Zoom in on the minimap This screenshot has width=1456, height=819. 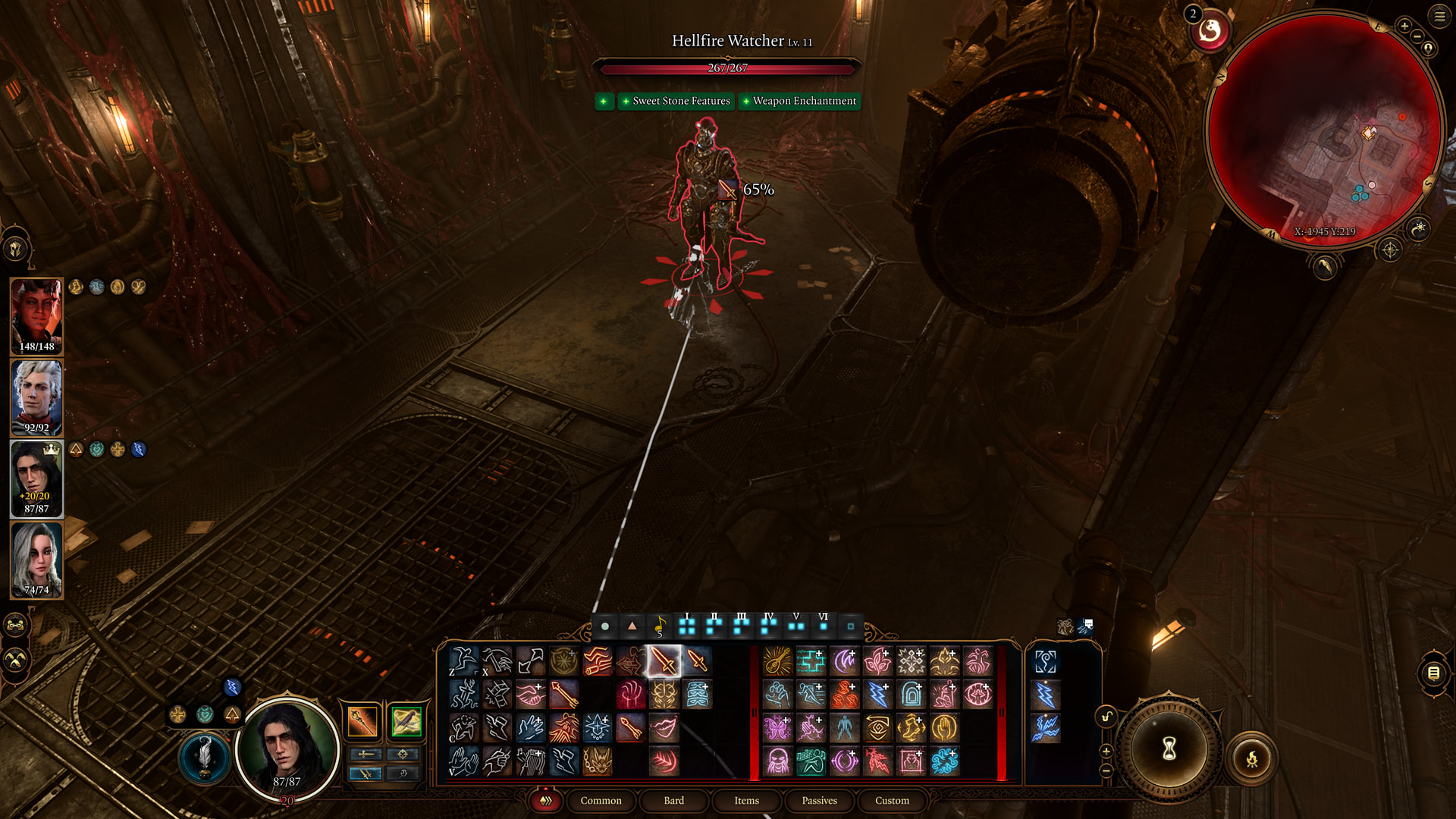[1404, 26]
